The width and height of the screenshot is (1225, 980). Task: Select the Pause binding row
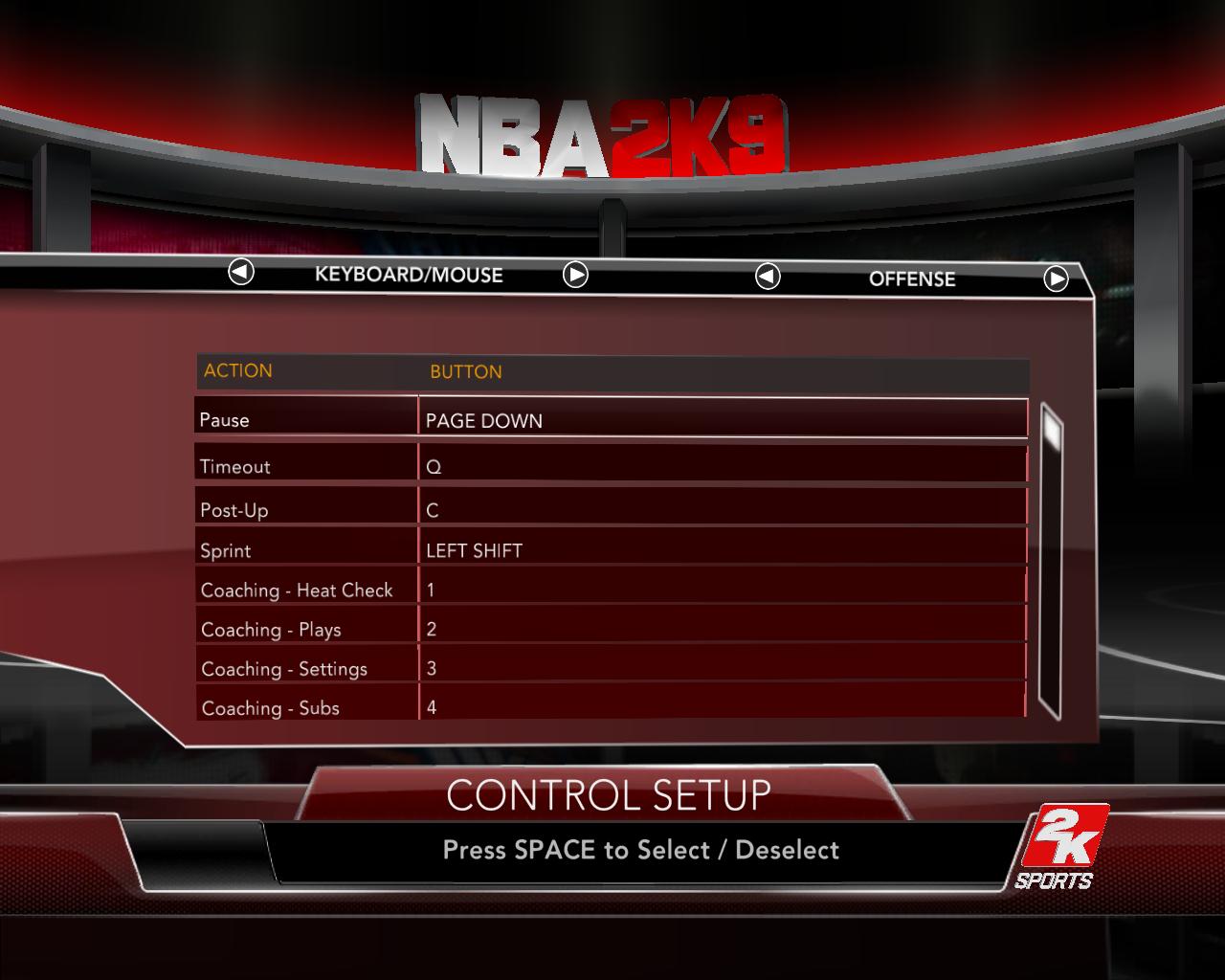pos(612,419)
